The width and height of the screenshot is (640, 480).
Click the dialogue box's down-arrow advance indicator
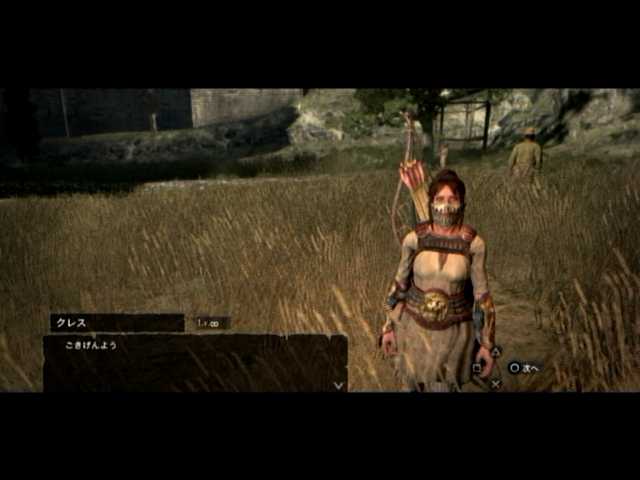pyautogui.click(x=338, y=384)
